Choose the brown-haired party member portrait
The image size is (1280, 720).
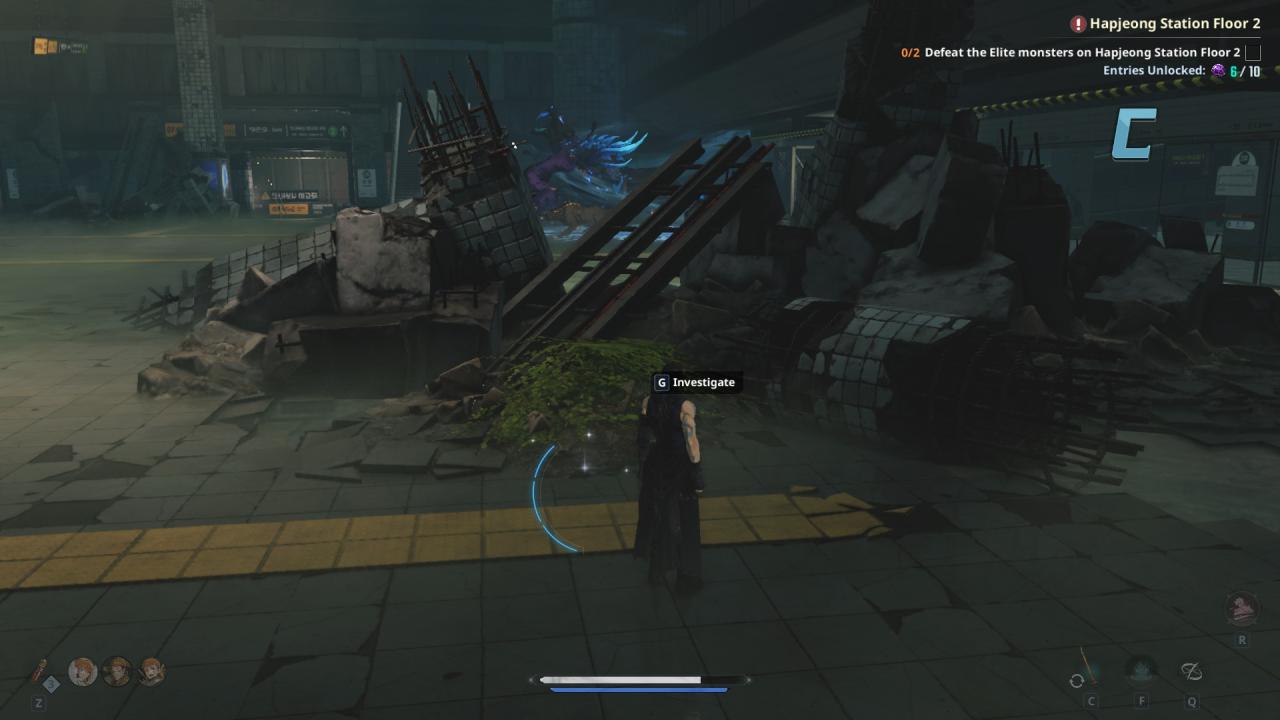point(118,671)
